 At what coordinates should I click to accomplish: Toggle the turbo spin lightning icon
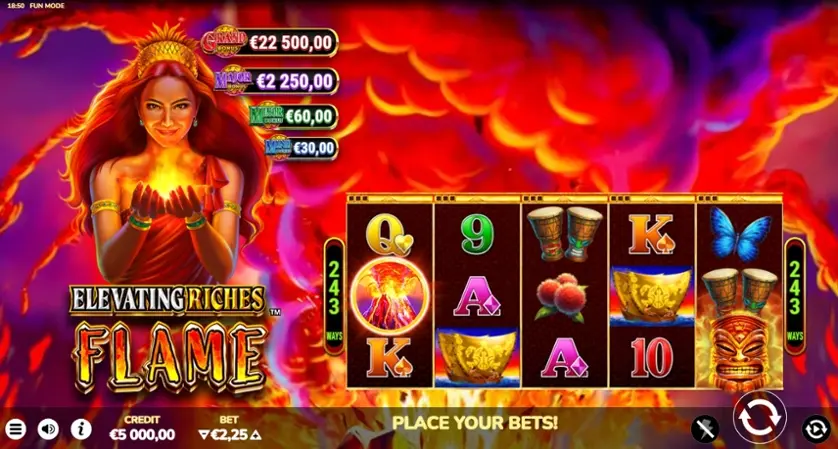[705, 429]
